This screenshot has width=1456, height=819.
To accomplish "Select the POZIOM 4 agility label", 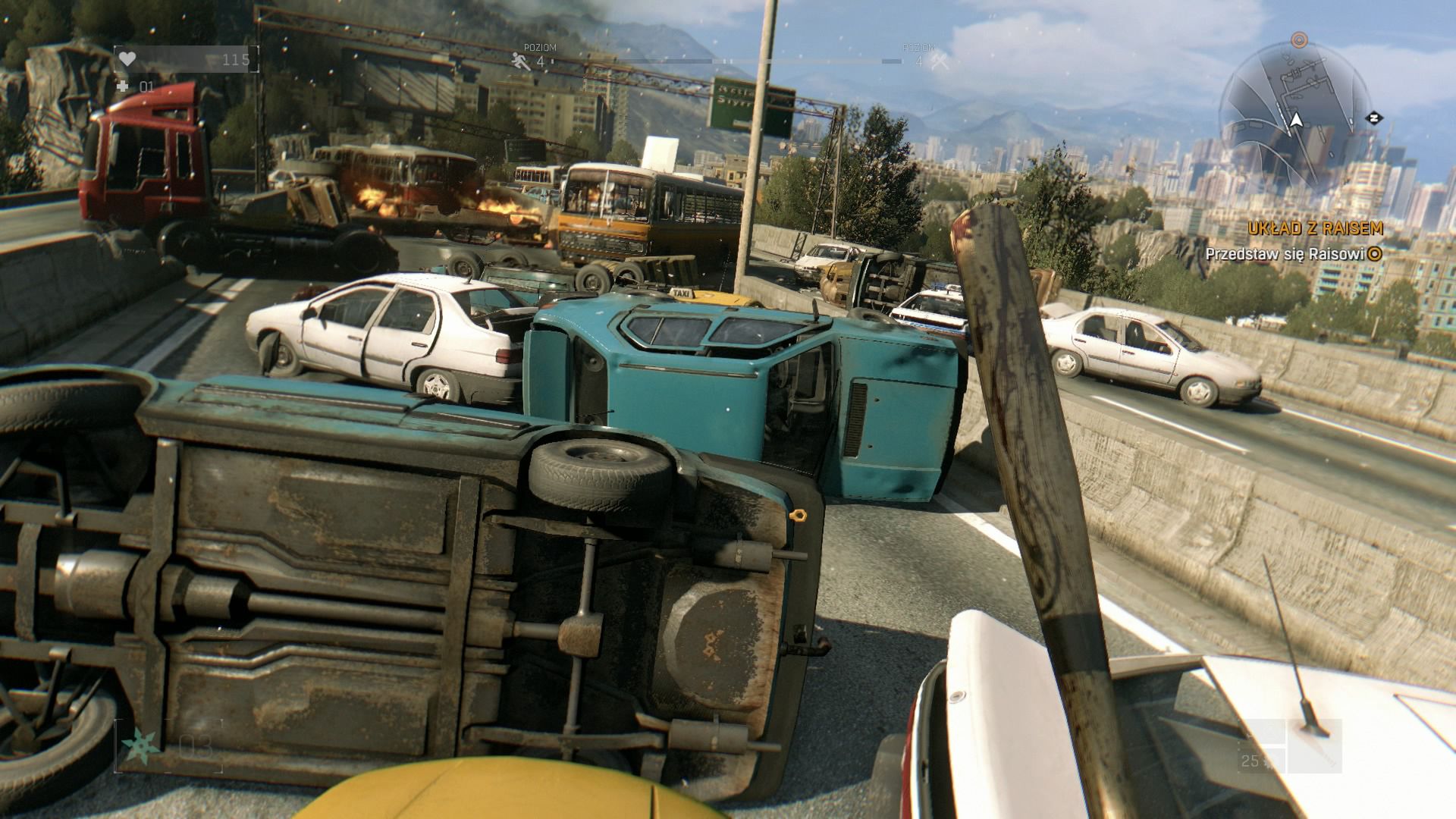I will [538, 50].
